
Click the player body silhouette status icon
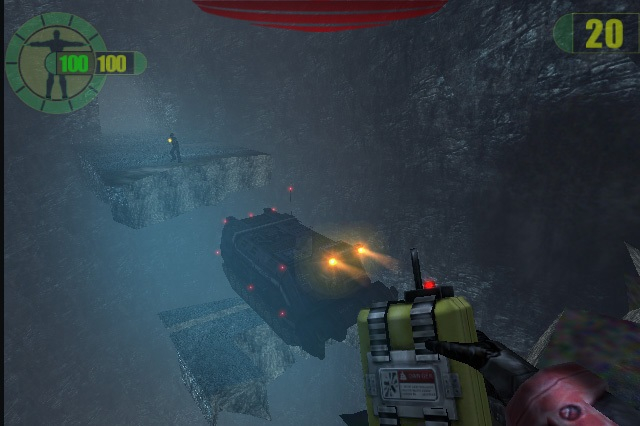click(54, 62)
